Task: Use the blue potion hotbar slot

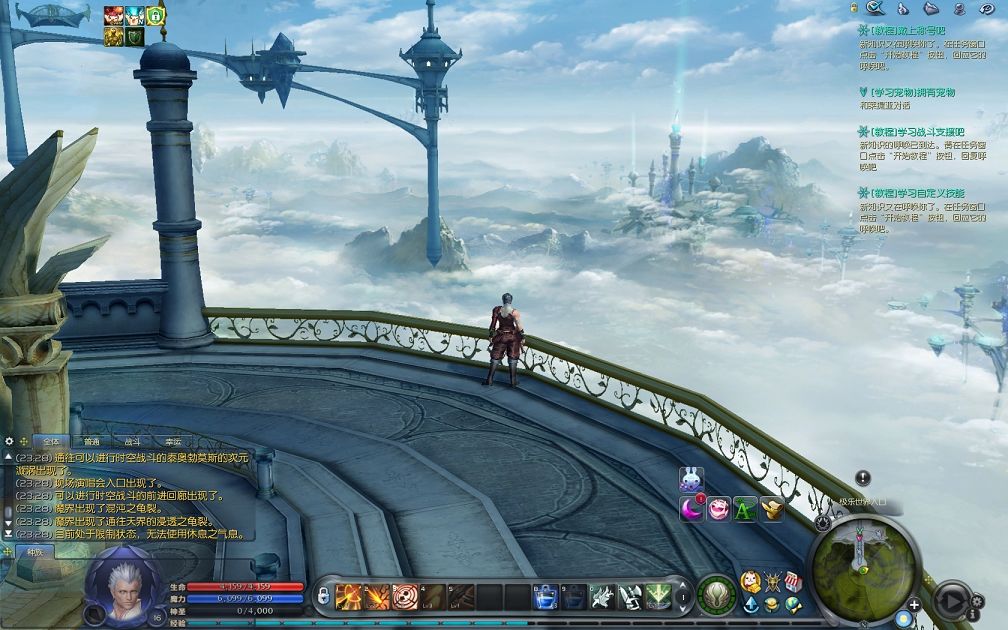Action: point(545,596)
